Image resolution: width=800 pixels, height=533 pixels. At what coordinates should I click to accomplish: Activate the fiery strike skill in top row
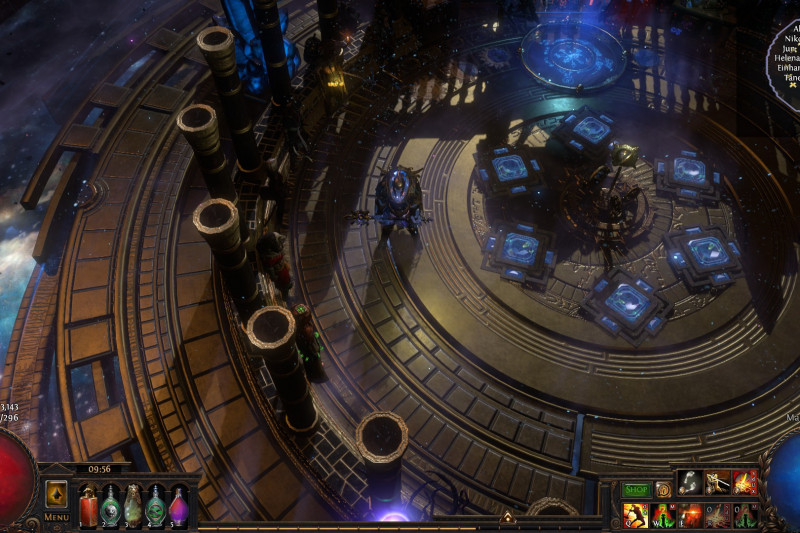744,483
